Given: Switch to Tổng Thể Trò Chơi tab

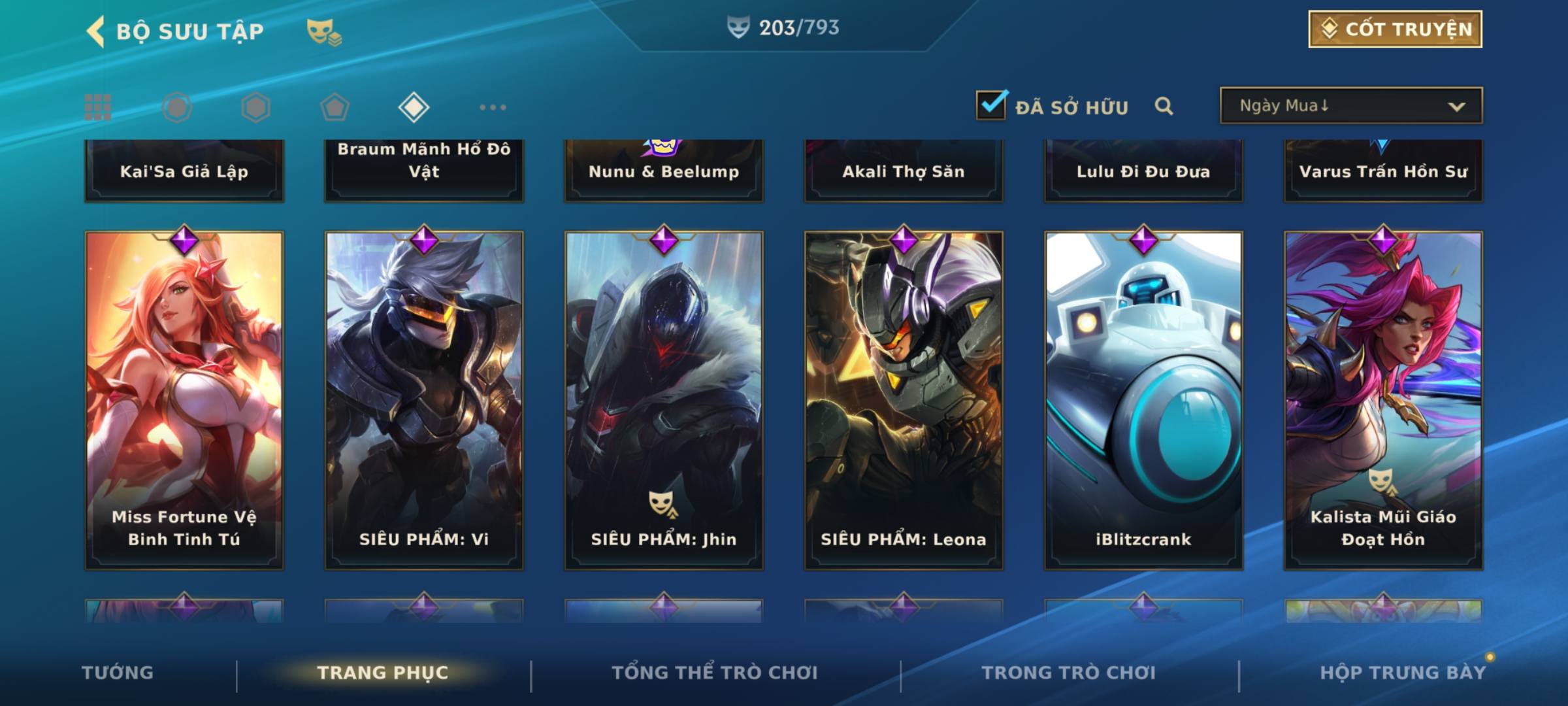Looking at the screenshot, I should tap(715, 673).
